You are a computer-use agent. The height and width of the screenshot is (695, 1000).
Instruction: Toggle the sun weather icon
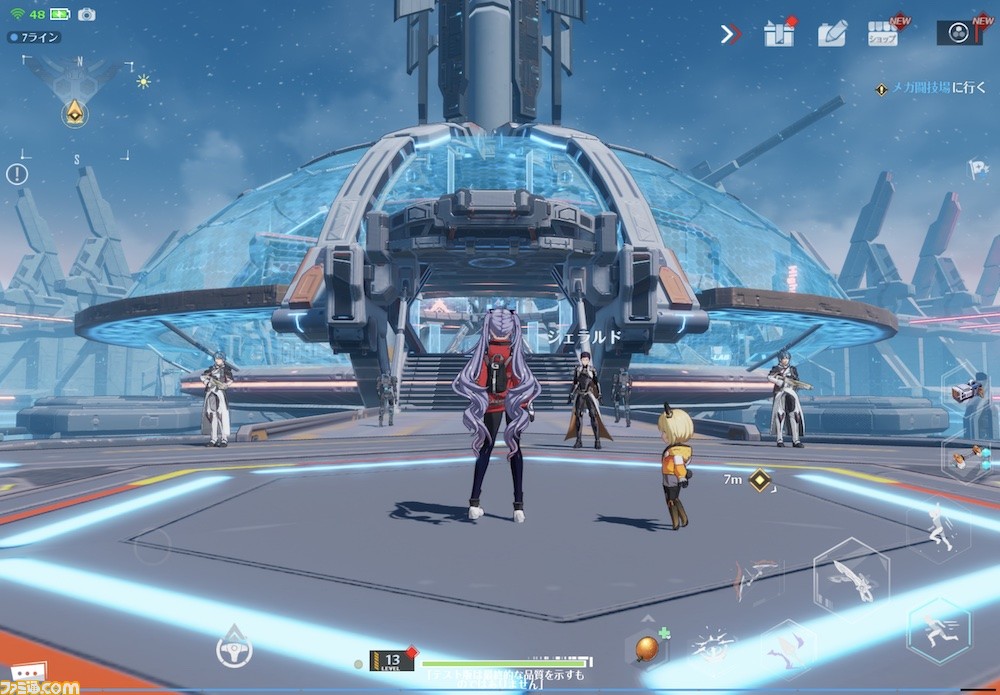143,81
